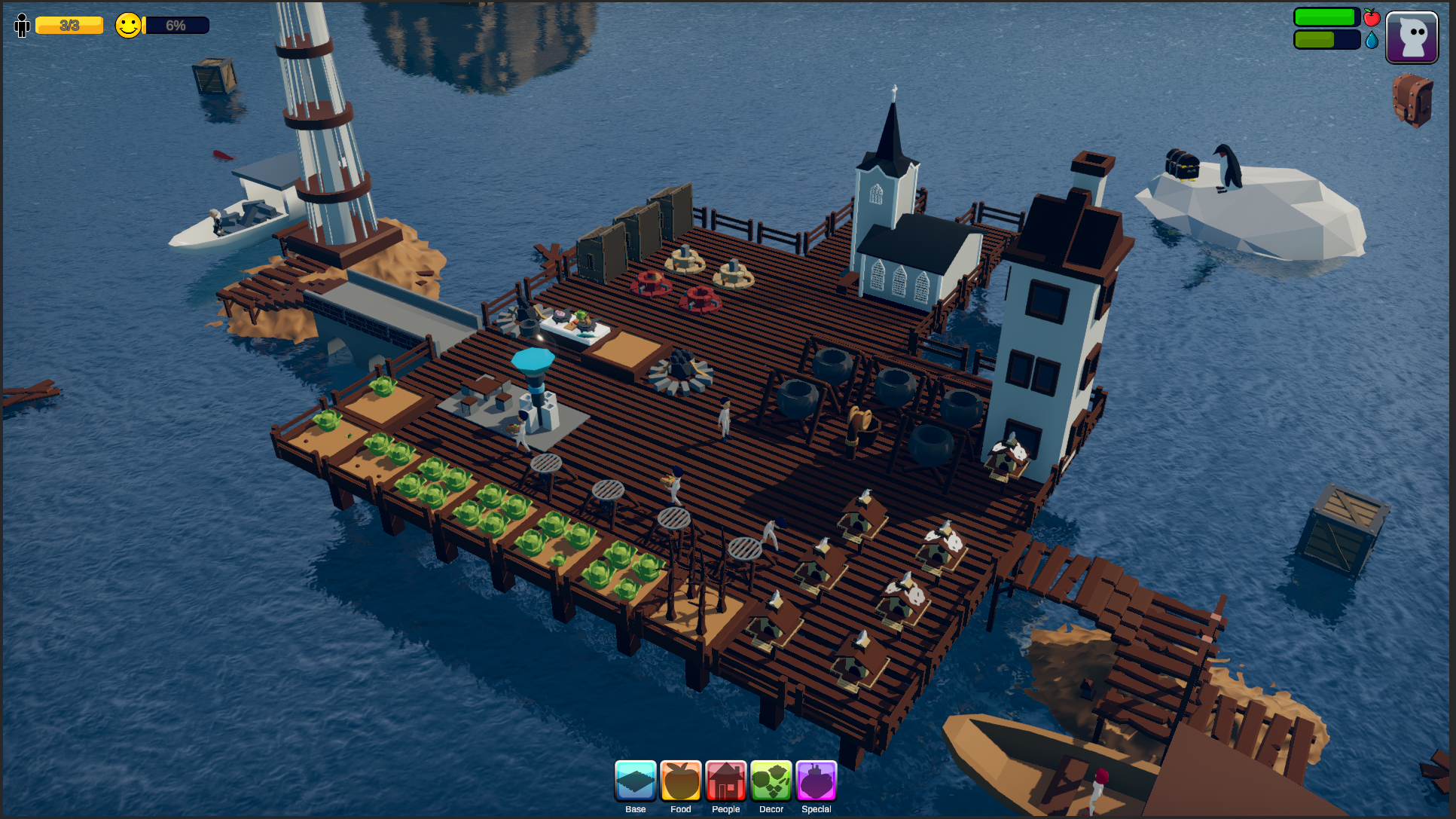Switch to the Decor build category

[771, 781]
